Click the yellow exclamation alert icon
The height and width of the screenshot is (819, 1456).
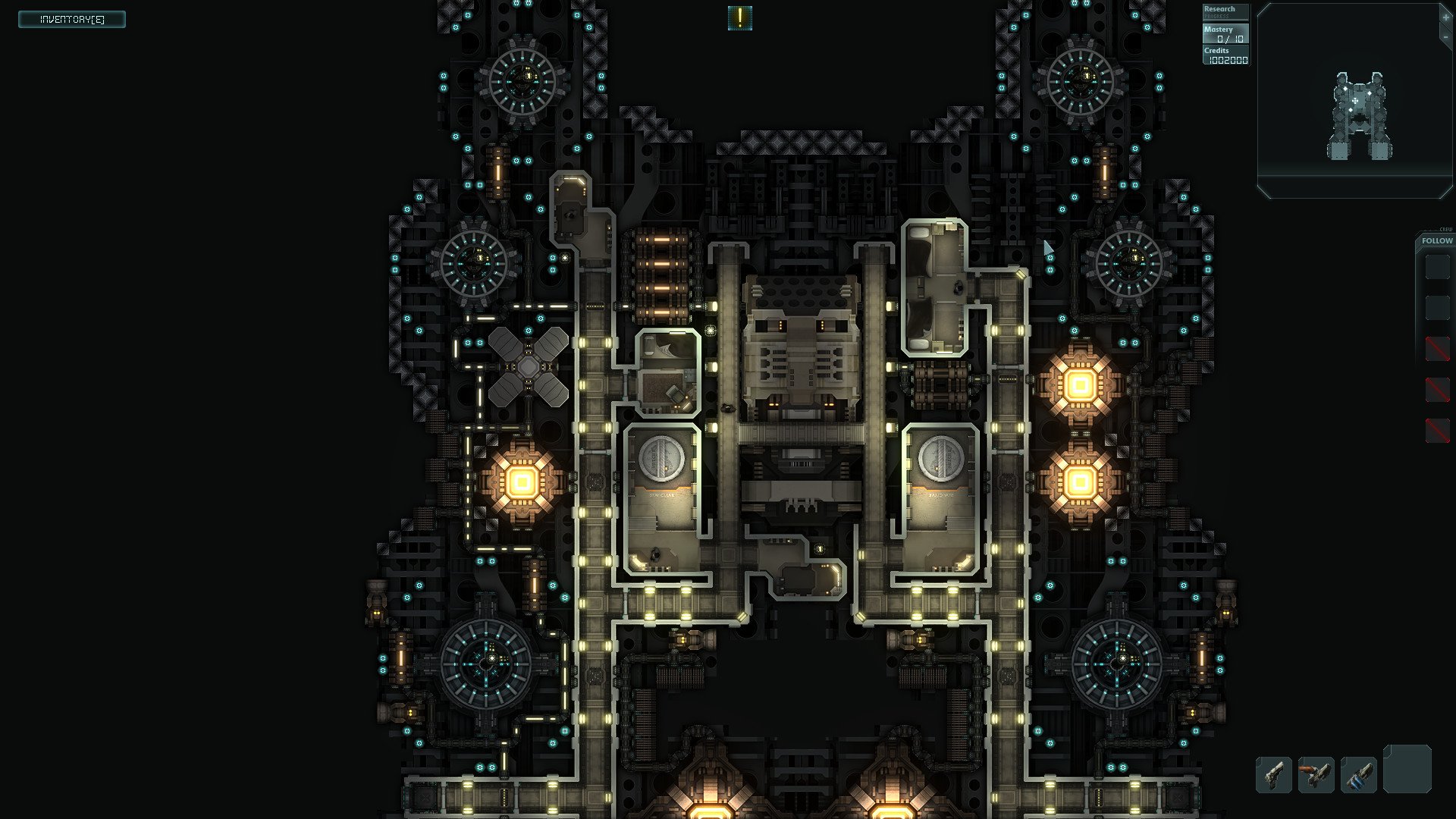739,18
